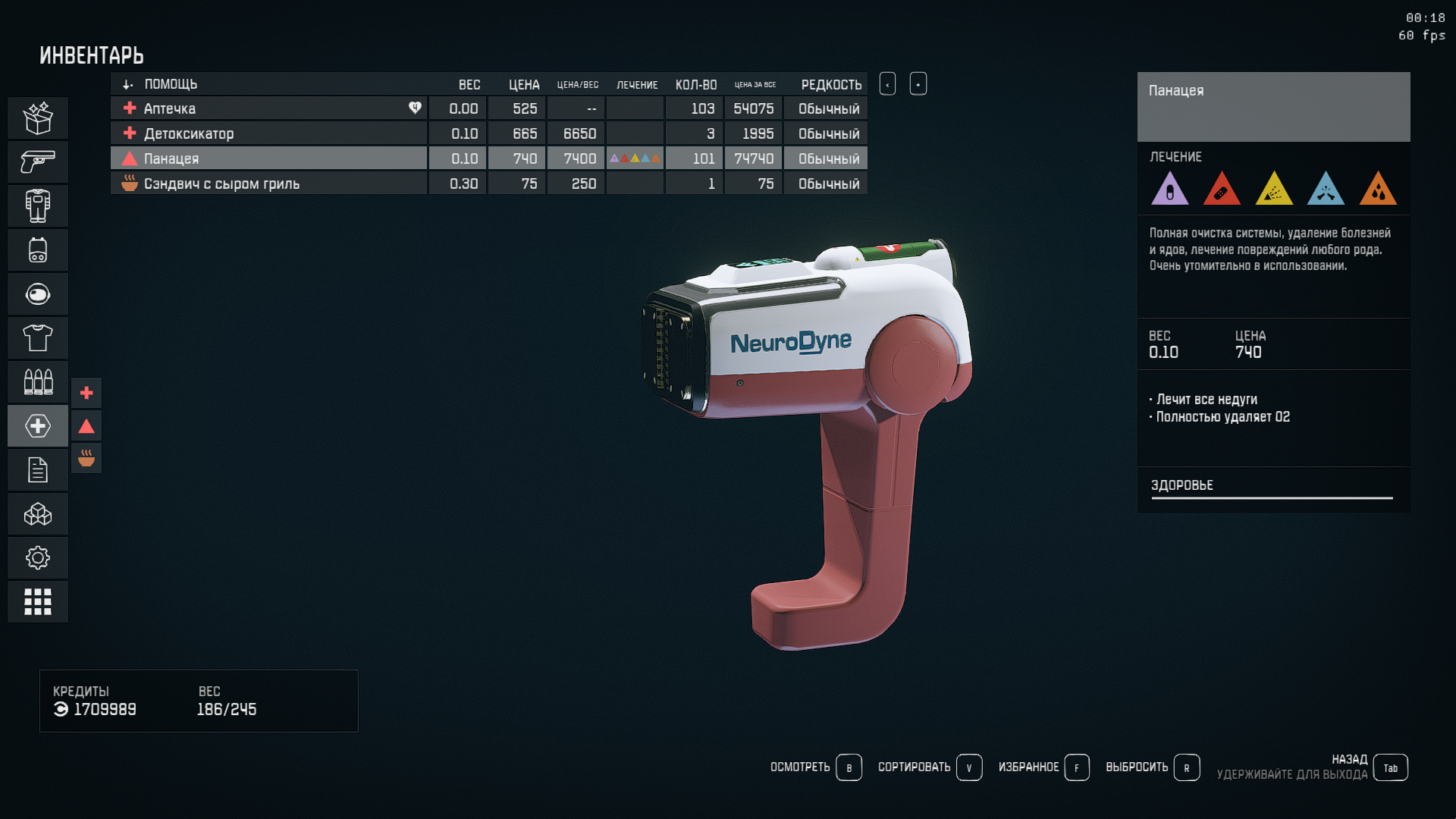Switch to the weapons category pistol icon
The height and width of the screenshot is (819, 1456).
click(x=38, y=162)
